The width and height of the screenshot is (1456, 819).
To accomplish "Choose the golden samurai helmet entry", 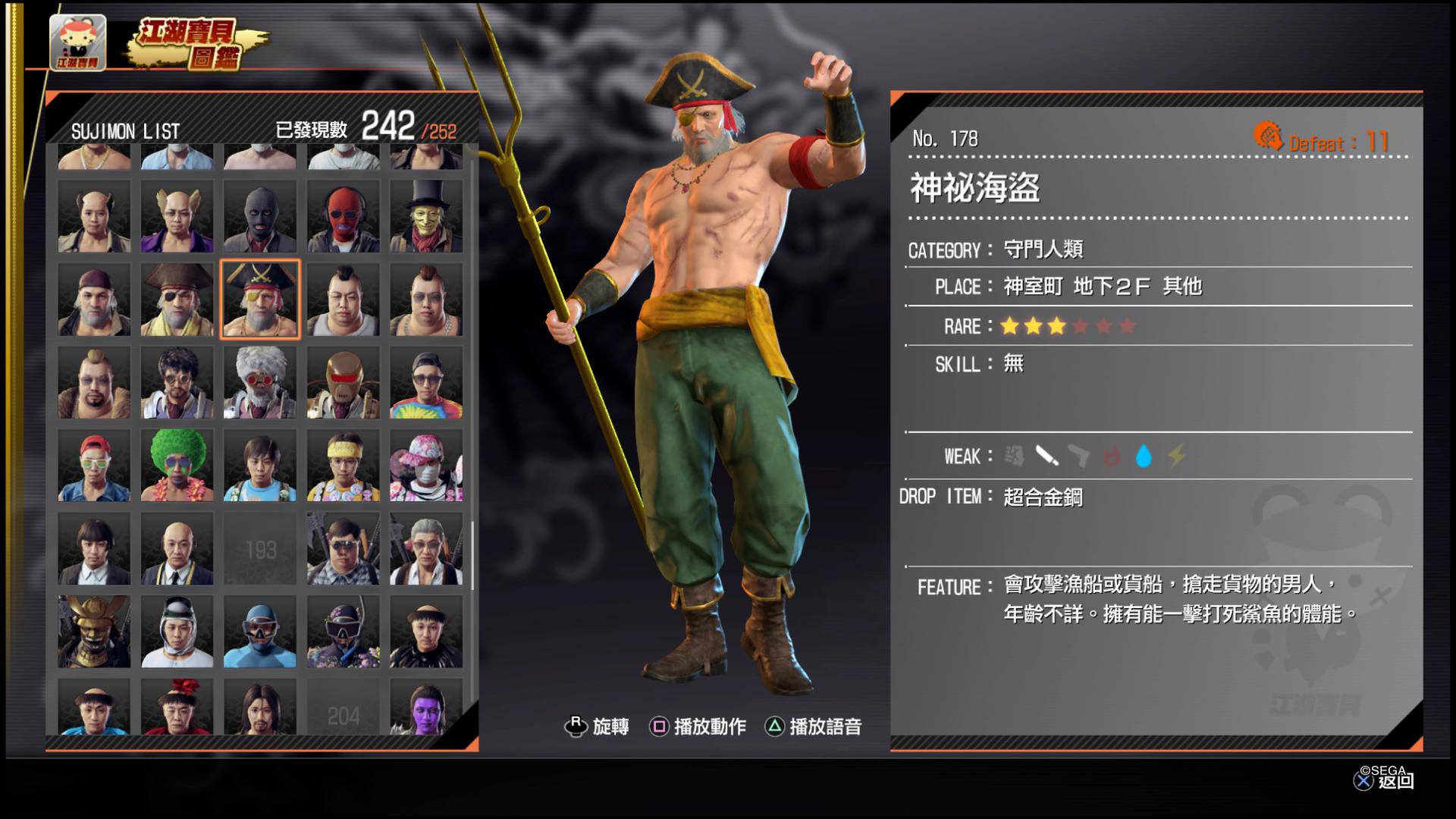I will coord(94,631).
